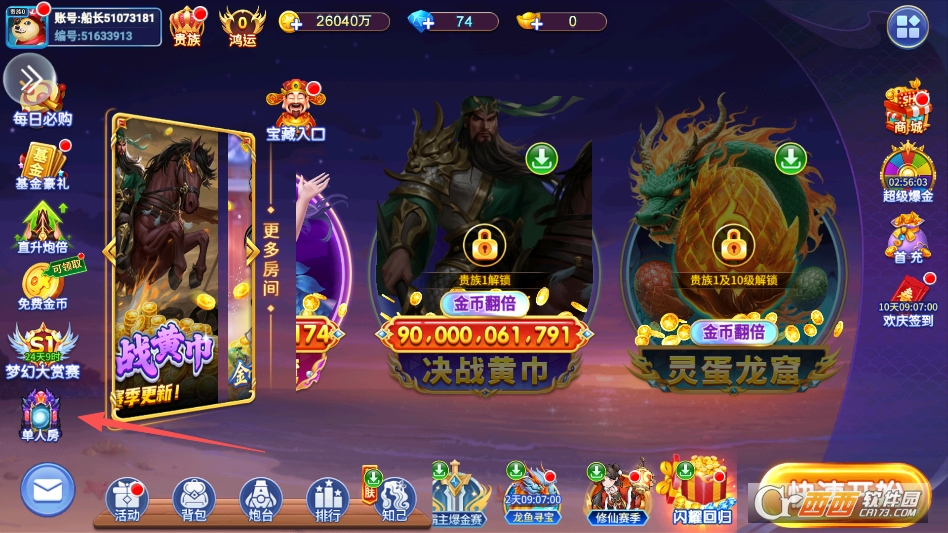Open the 商城 shop
Image resolution: width=948 pixels, height=533 pixels.
[x=907, y=107]
